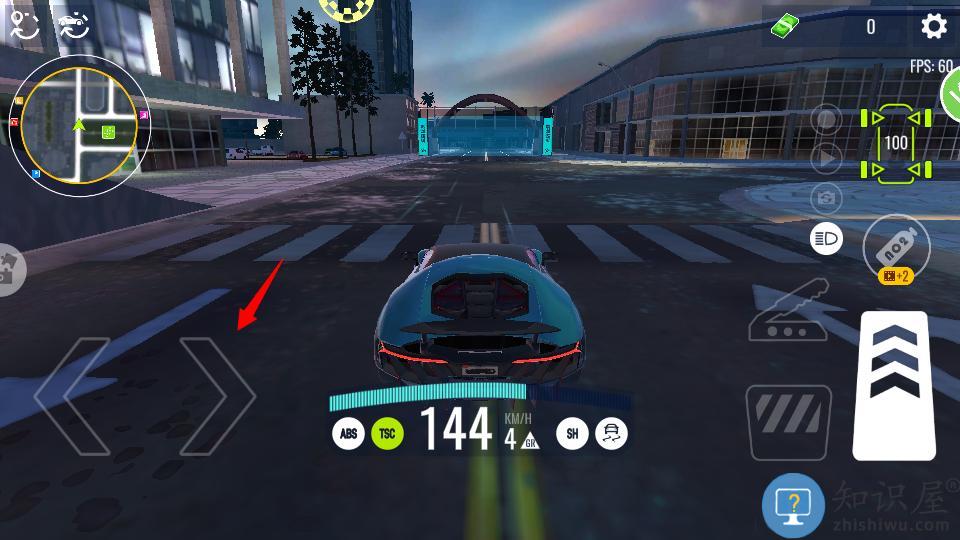Switch the camera view
The image size is (960, 540).
826,198
